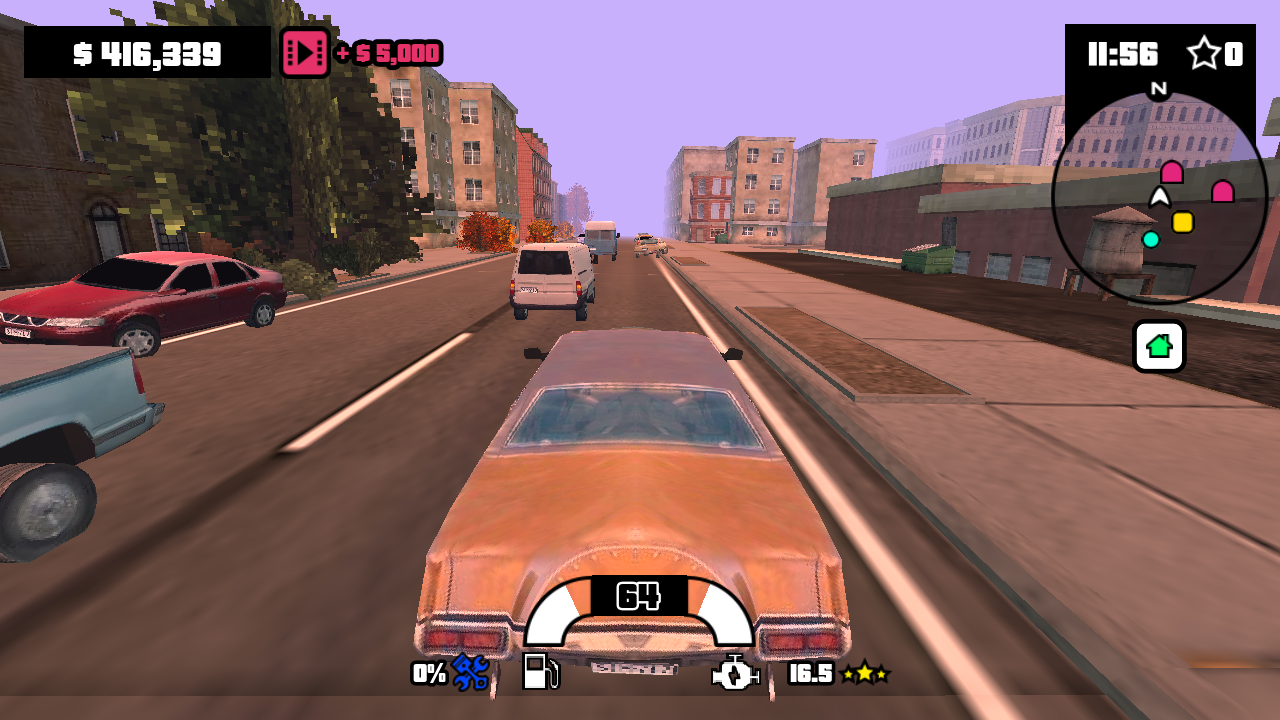Tap the yellow mission marker on the minimap
Viewport: 1280px width, 720px height.
[1181, 221]
